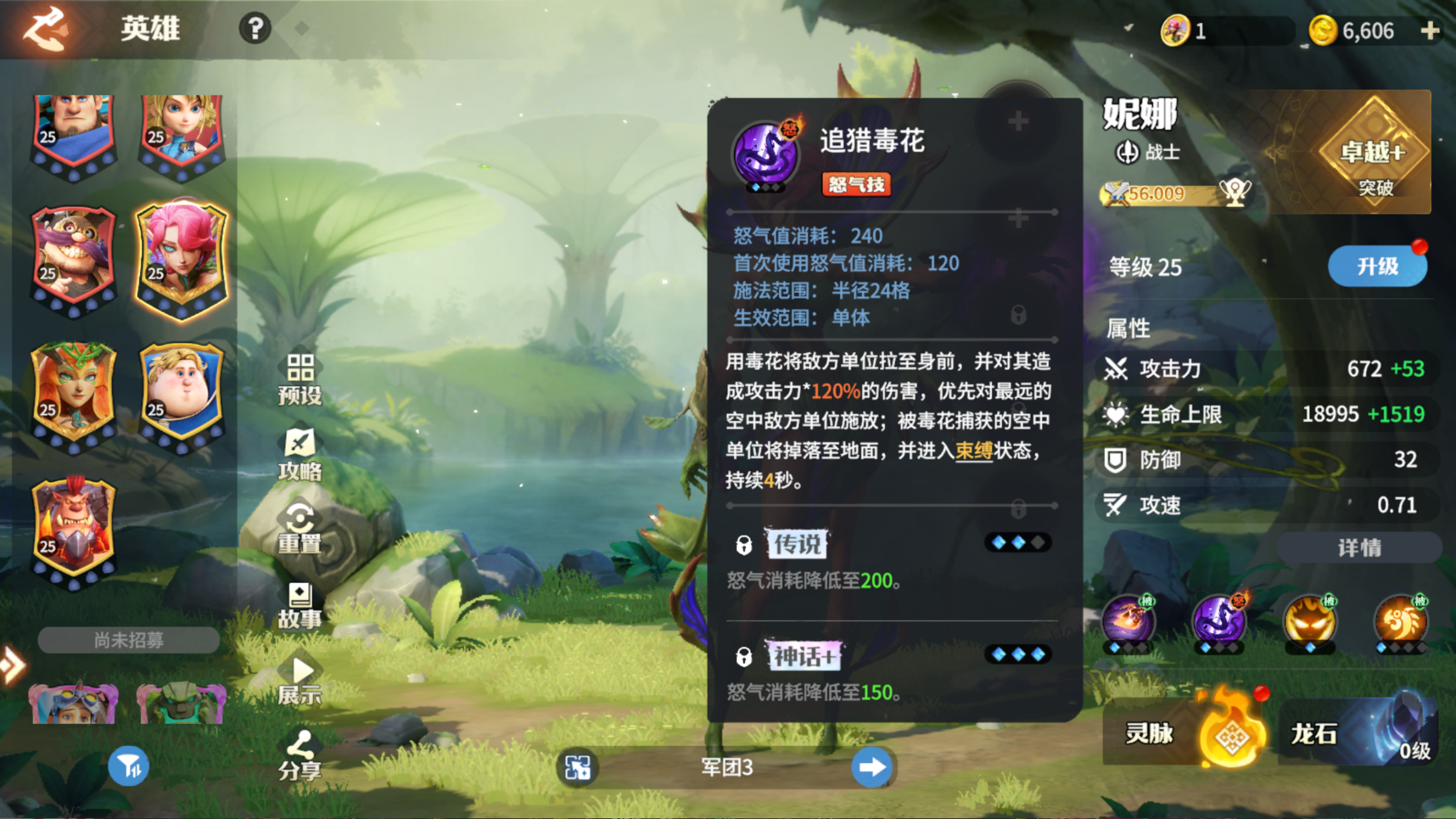Open the 攻略 strategy guide

pos(300,454)
